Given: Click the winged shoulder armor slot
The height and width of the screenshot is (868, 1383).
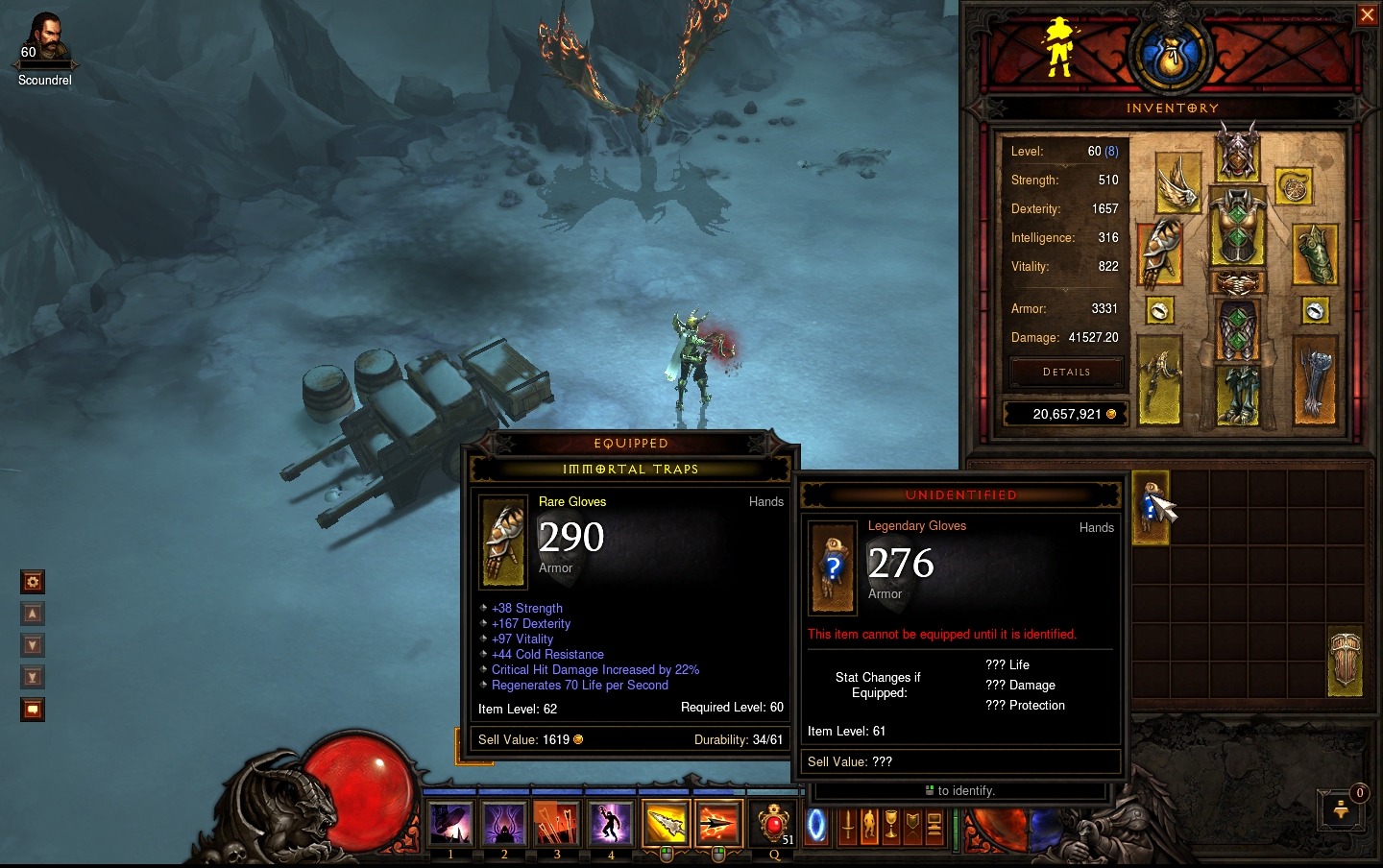Looking at the screenshot, I should (1177, 182).
